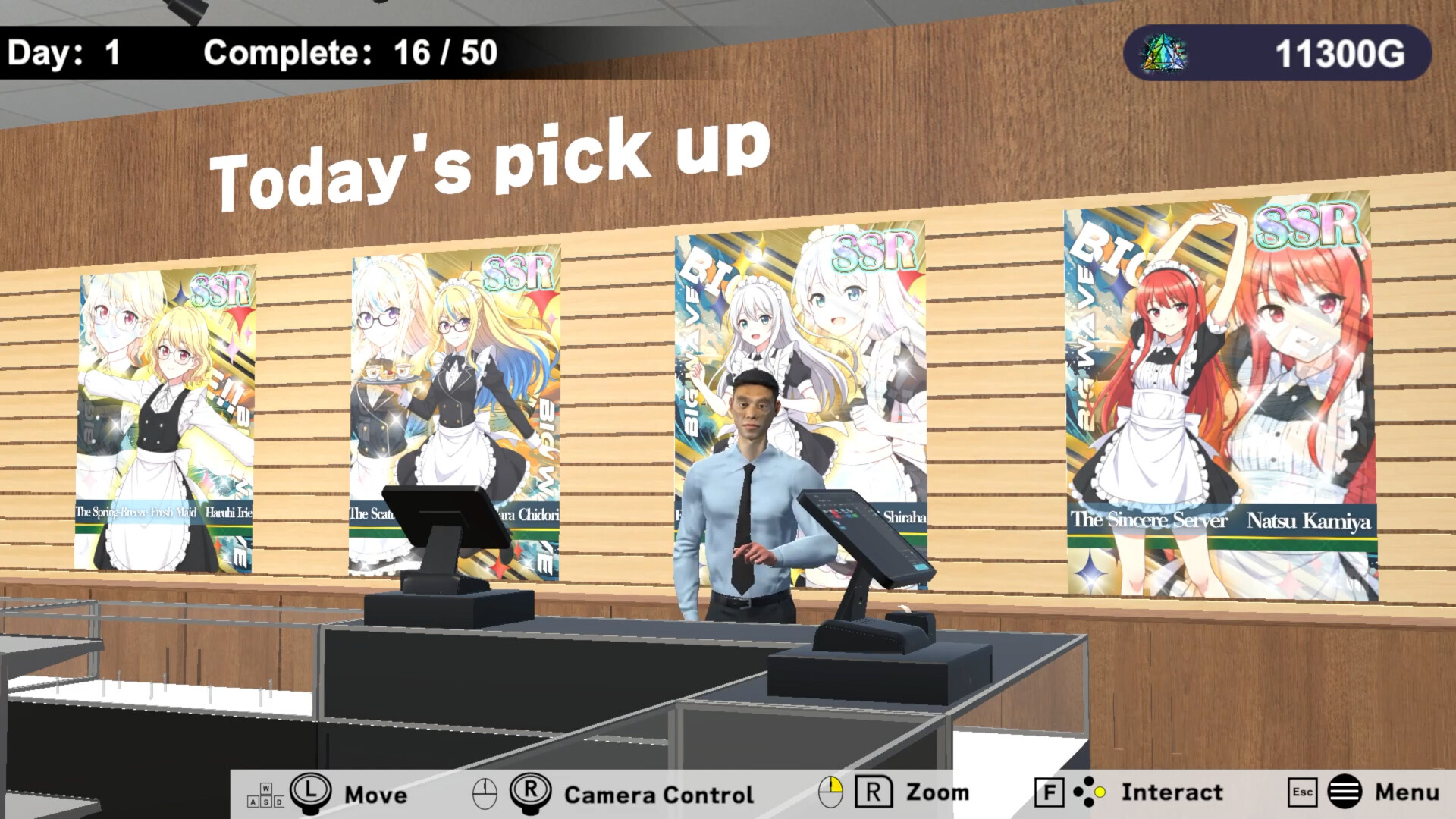The width and height of the screenshot is (1456, 819).
Task: Click the hamburger Menu icon in controls bar
Action: [1346, 792]
